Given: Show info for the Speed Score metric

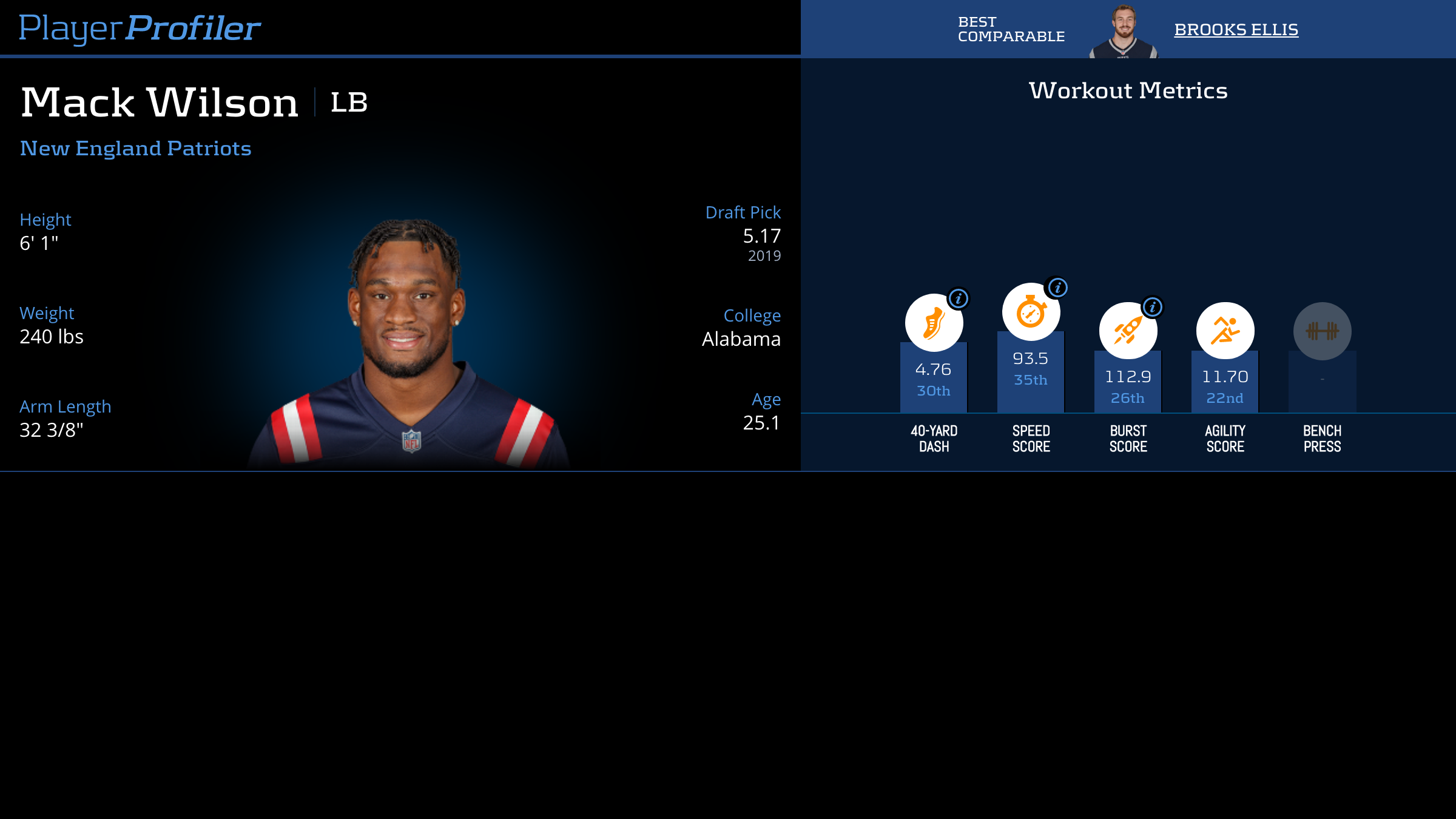Looking at the screenshot, I should (x=1057, y=288).
